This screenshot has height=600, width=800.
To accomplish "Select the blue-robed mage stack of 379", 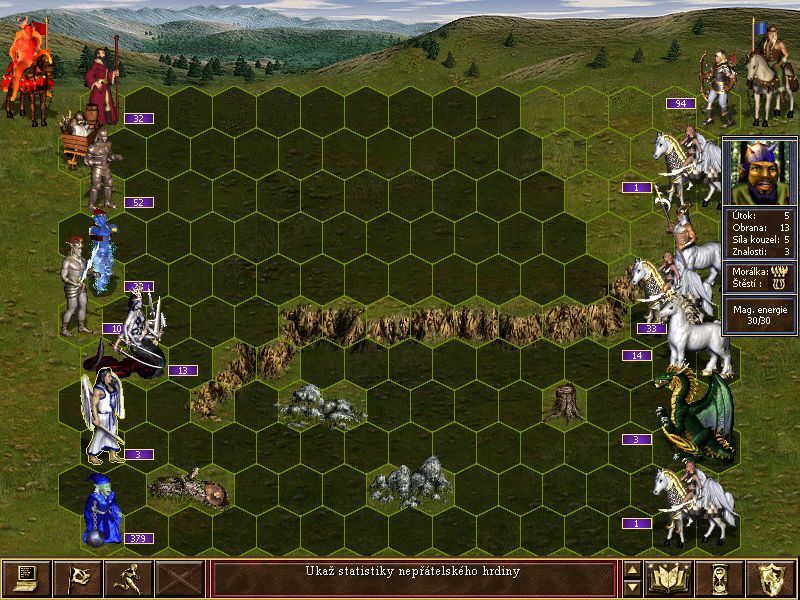I will coord(102,510).
